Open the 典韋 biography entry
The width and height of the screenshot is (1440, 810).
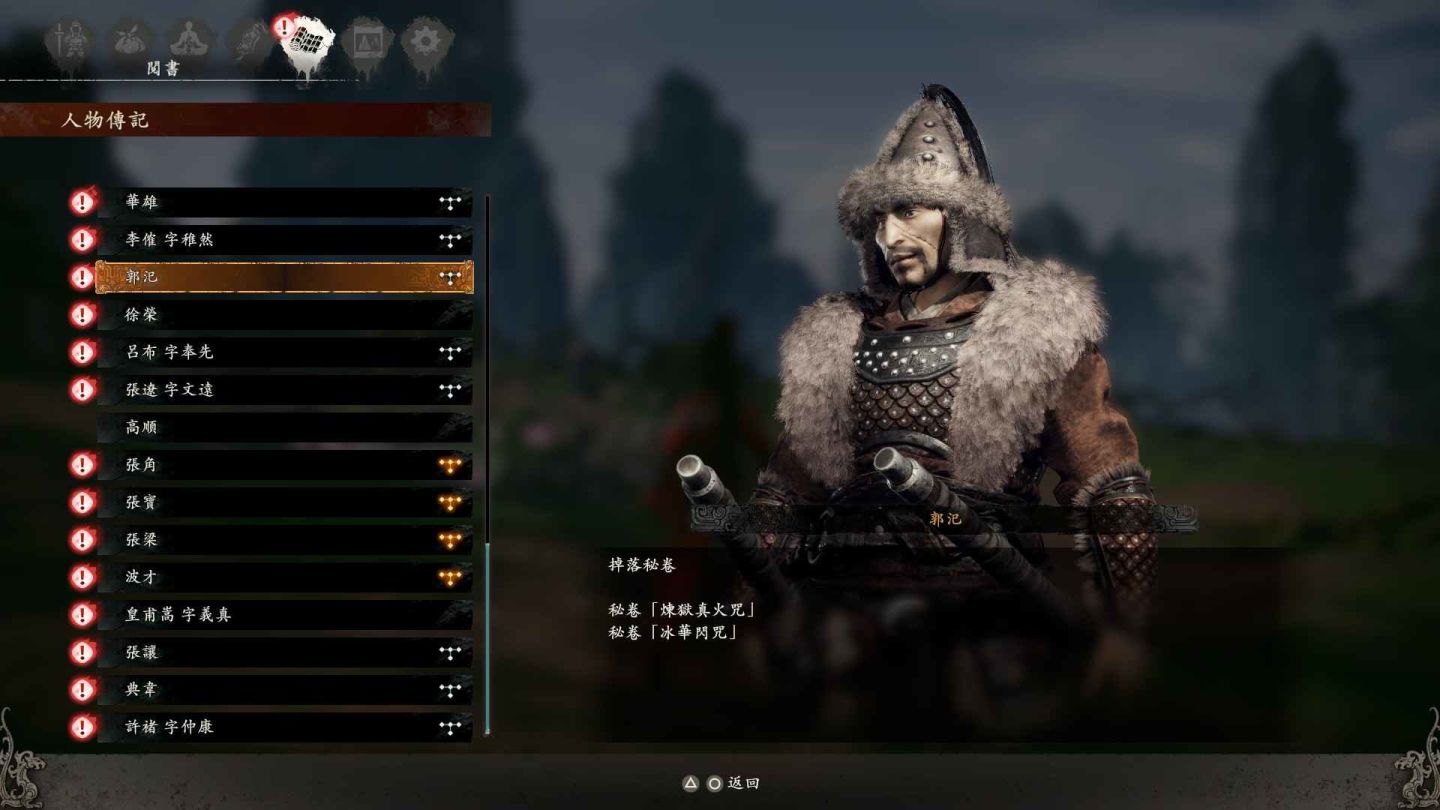(284, 690)
